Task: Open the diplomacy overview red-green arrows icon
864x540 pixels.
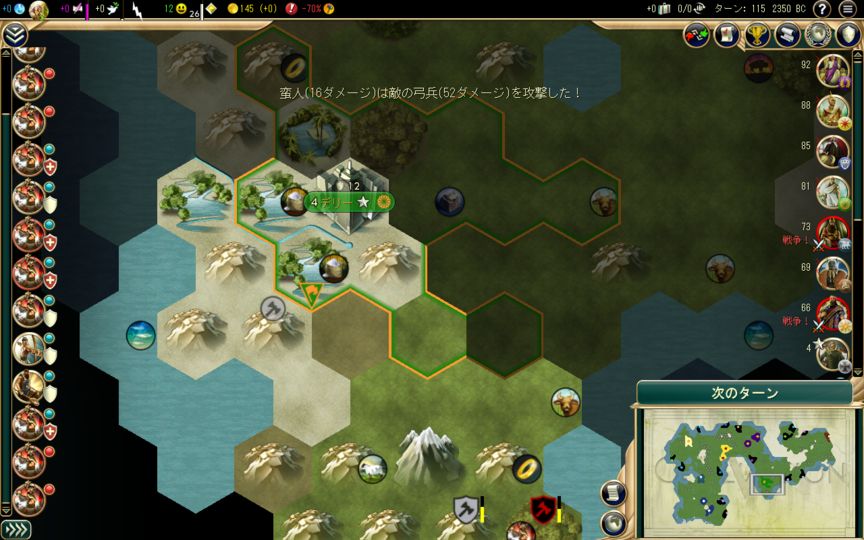Action: tap(696, 36)
